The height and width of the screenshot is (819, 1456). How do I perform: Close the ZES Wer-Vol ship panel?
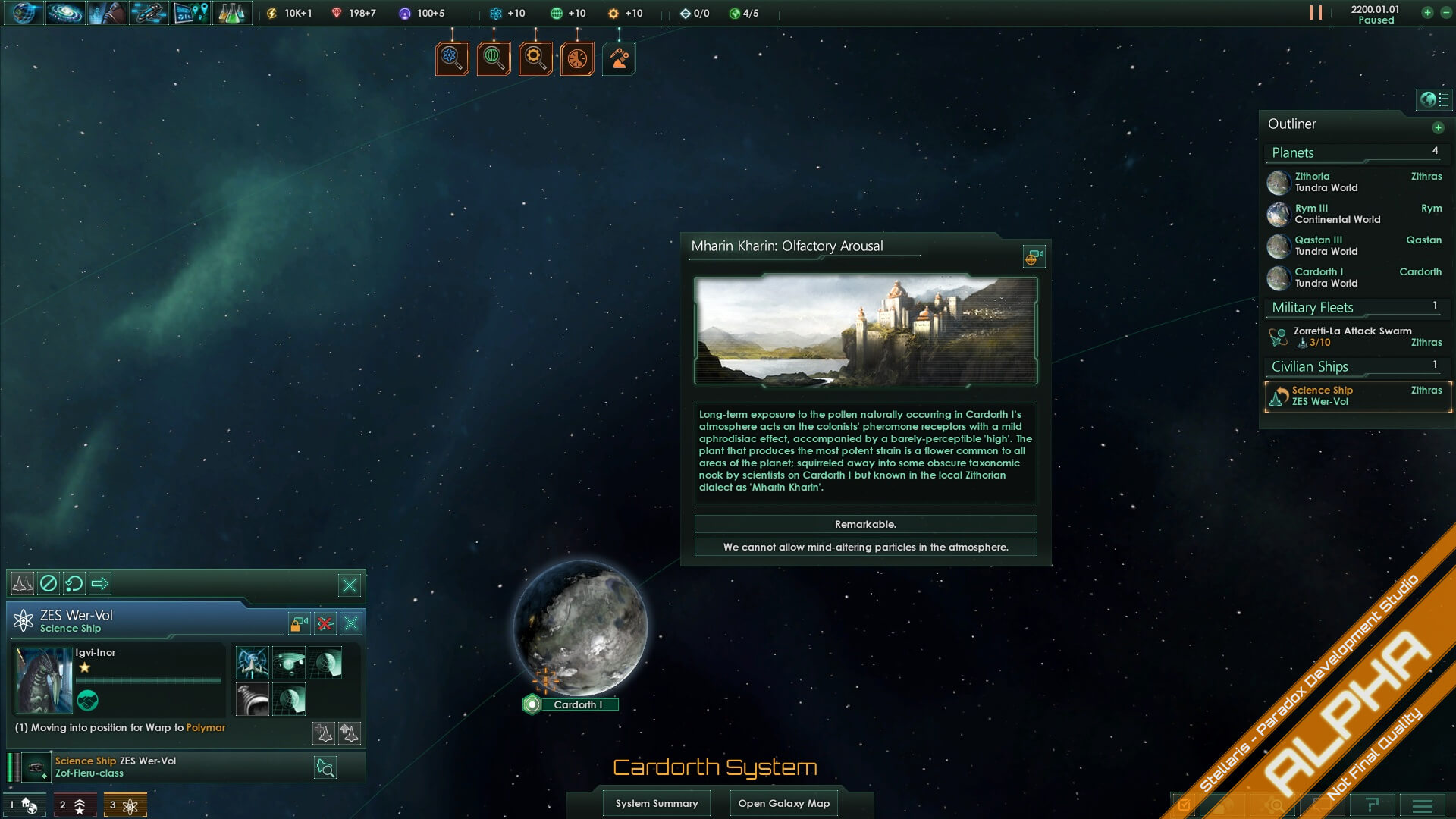351,623
